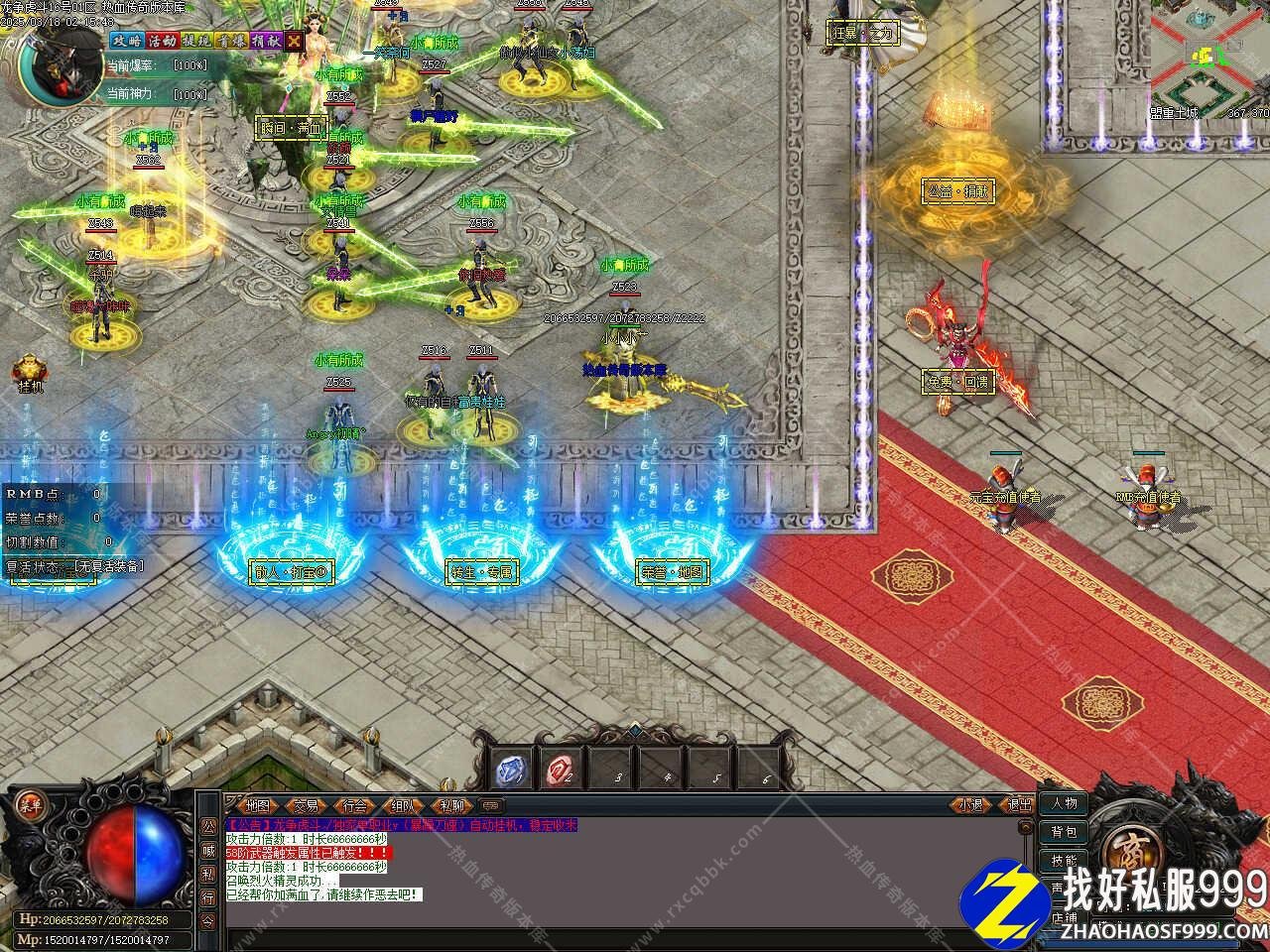
Task: Open the 捐献 donation button
Action: [265, 41]
